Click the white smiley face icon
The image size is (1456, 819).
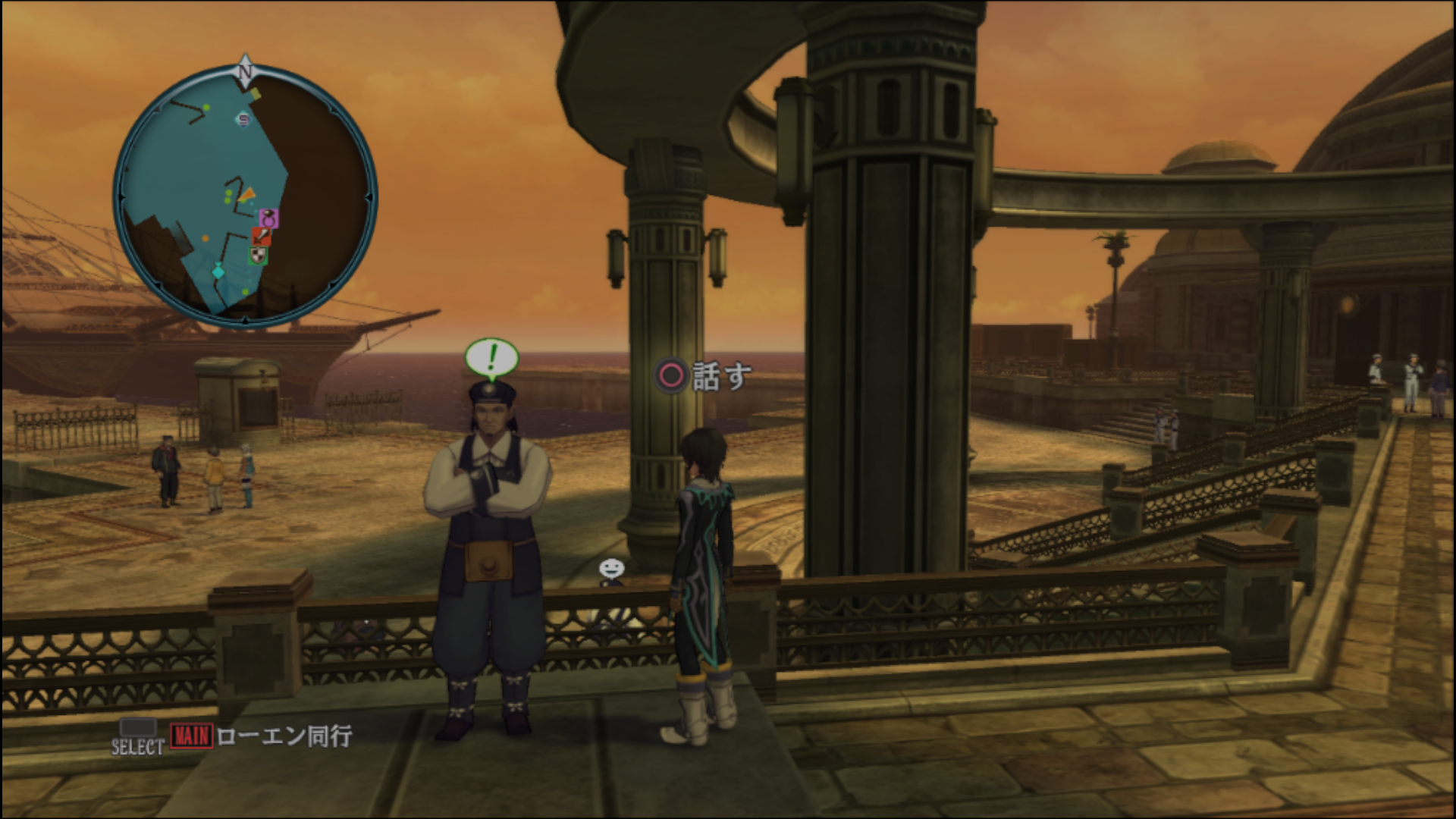pos(611,568)
